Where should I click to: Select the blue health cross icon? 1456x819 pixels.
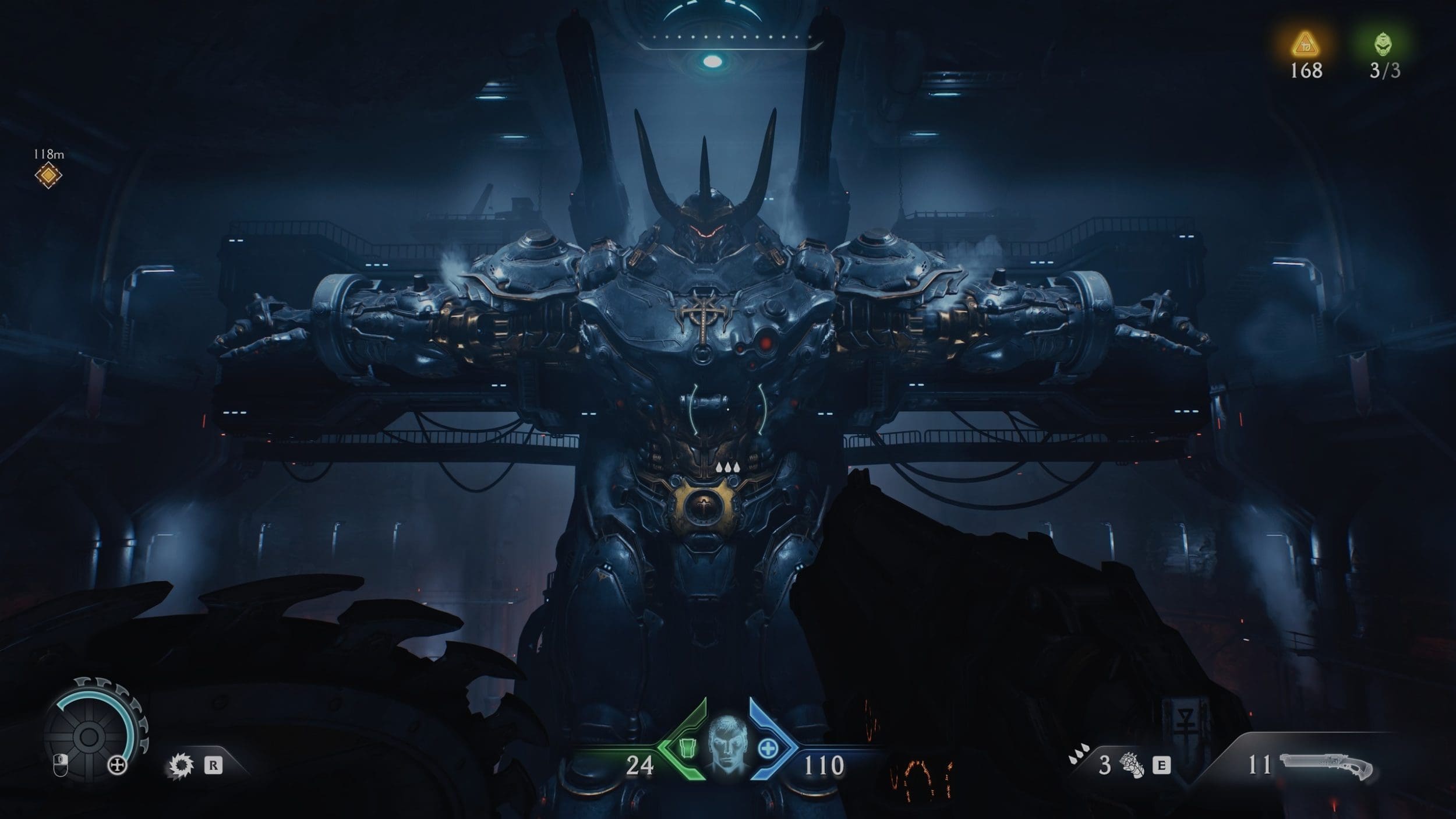[768, 749]
